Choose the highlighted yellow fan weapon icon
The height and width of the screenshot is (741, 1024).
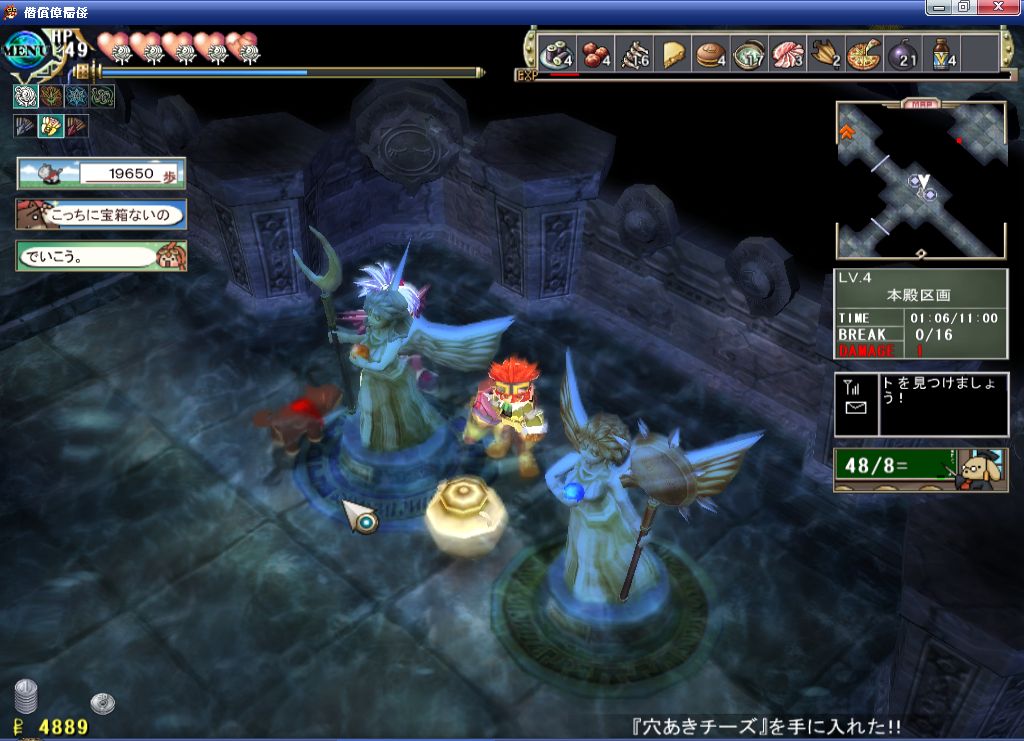pyautogui.click(x=50, y=126)
